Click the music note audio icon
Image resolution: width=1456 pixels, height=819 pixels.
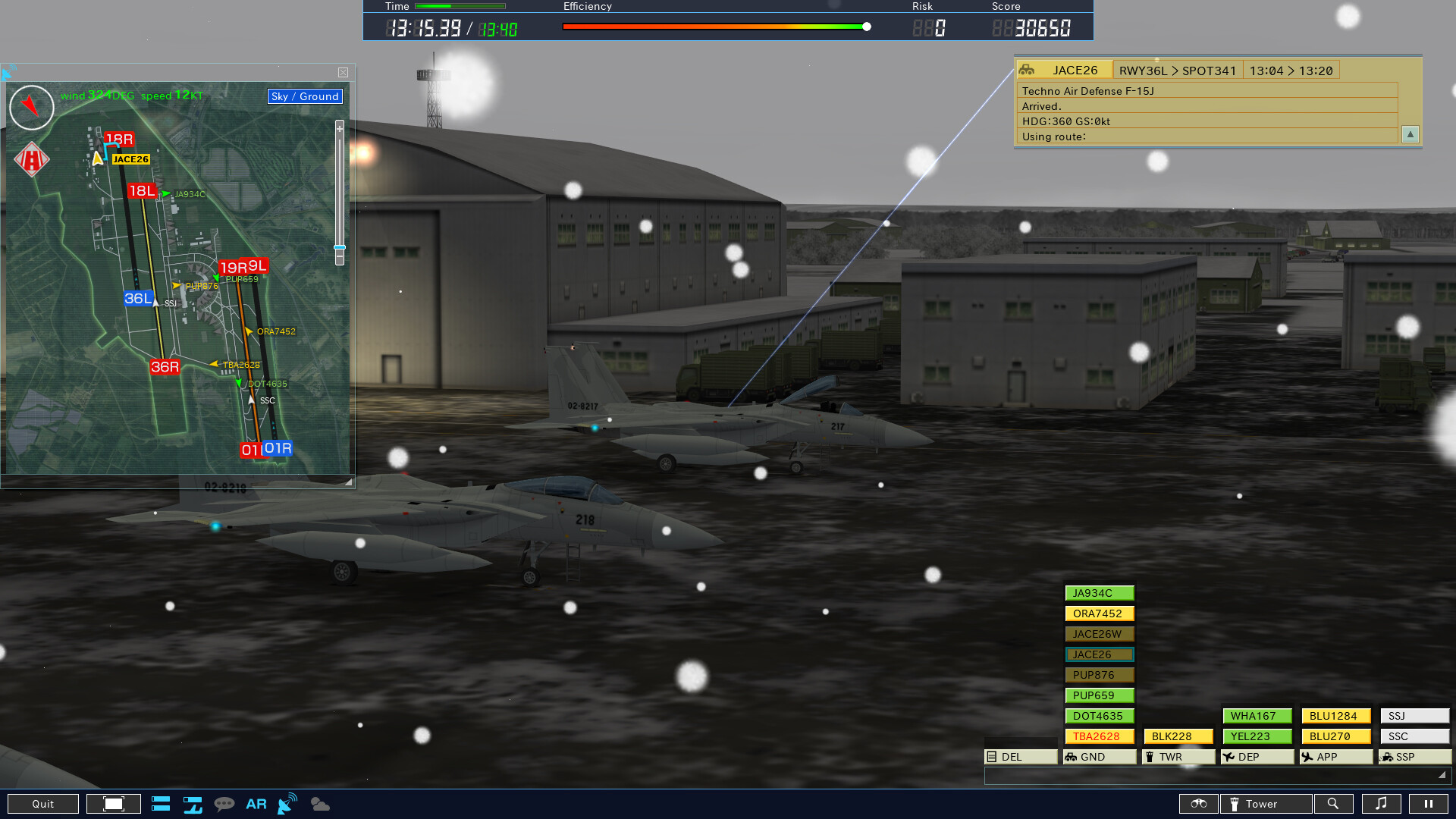(x=1382, y=804)
